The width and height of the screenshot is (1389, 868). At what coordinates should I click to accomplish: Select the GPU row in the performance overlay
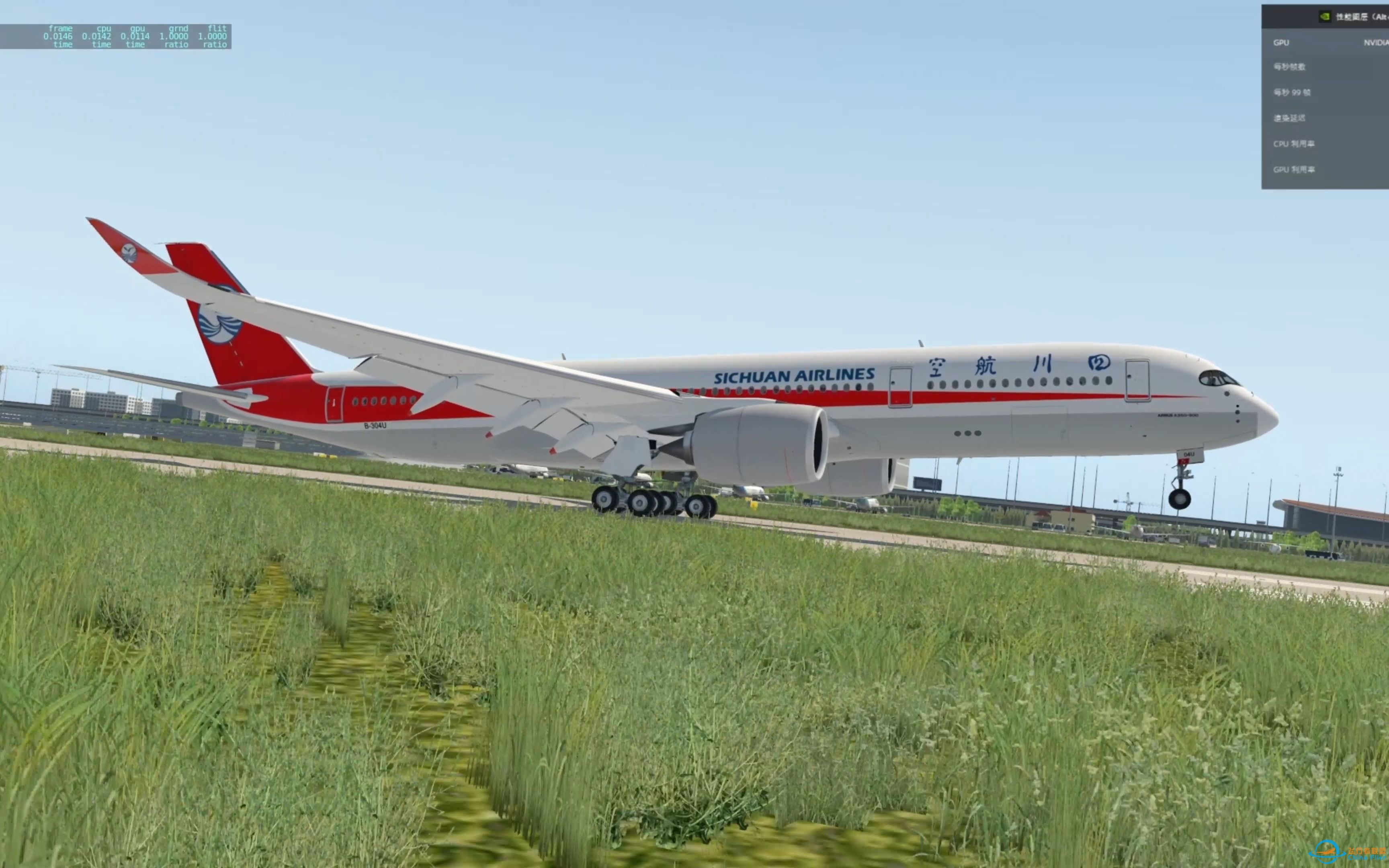tap(1281, 42)
